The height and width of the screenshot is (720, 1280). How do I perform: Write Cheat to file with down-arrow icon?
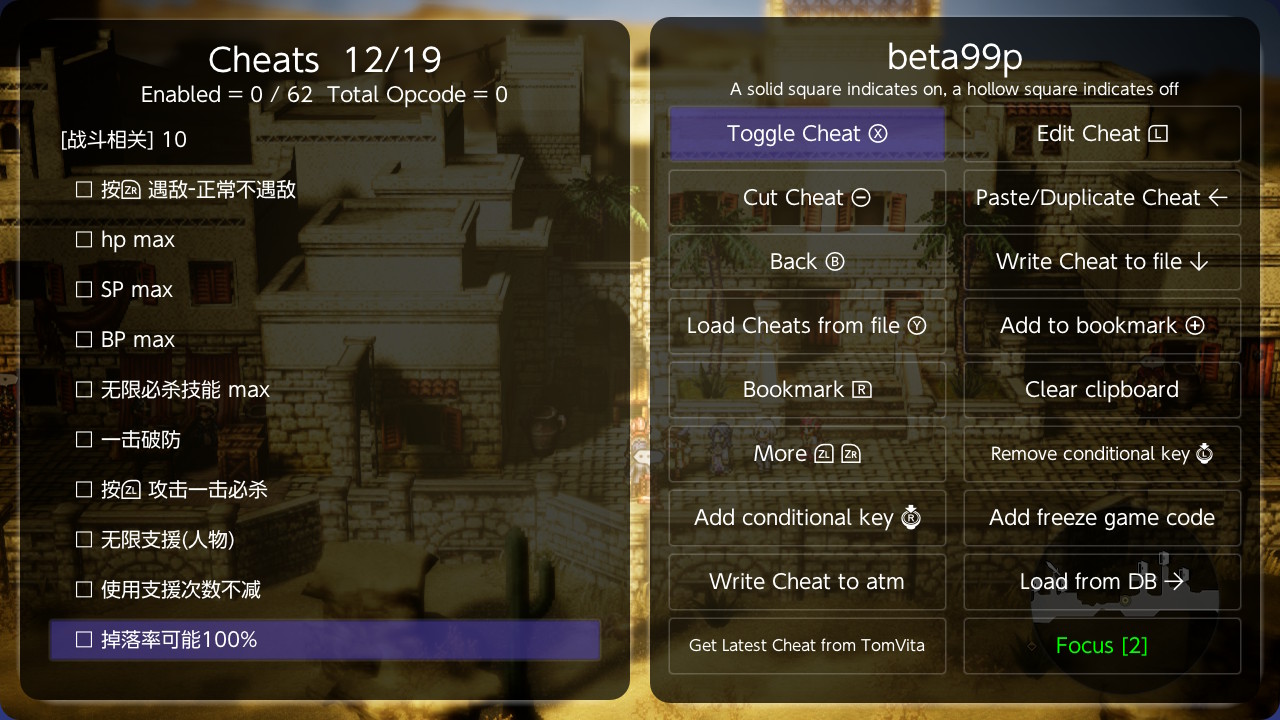(x=1101, y=261)
